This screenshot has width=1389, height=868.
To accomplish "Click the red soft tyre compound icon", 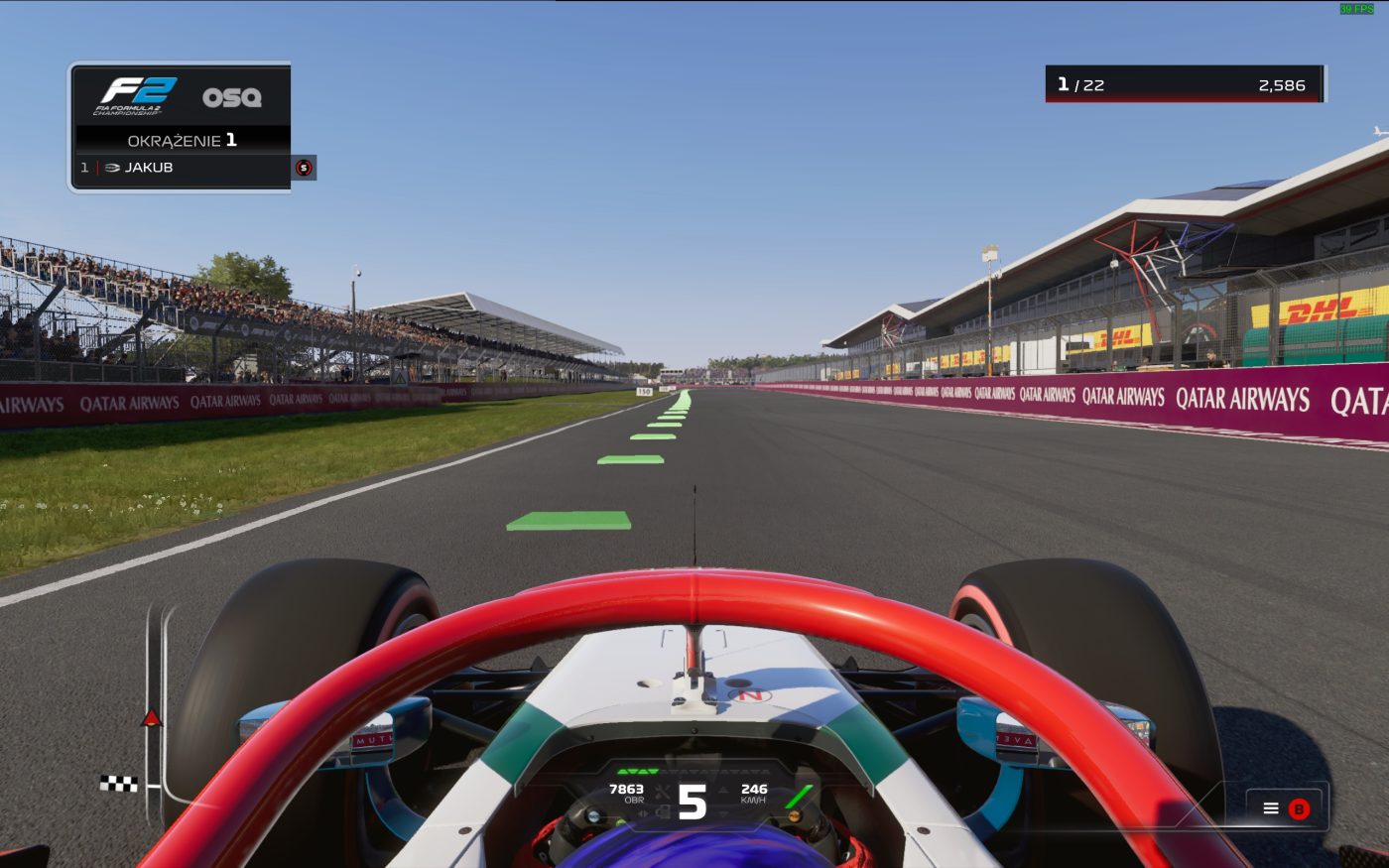I will coord(304,168).
